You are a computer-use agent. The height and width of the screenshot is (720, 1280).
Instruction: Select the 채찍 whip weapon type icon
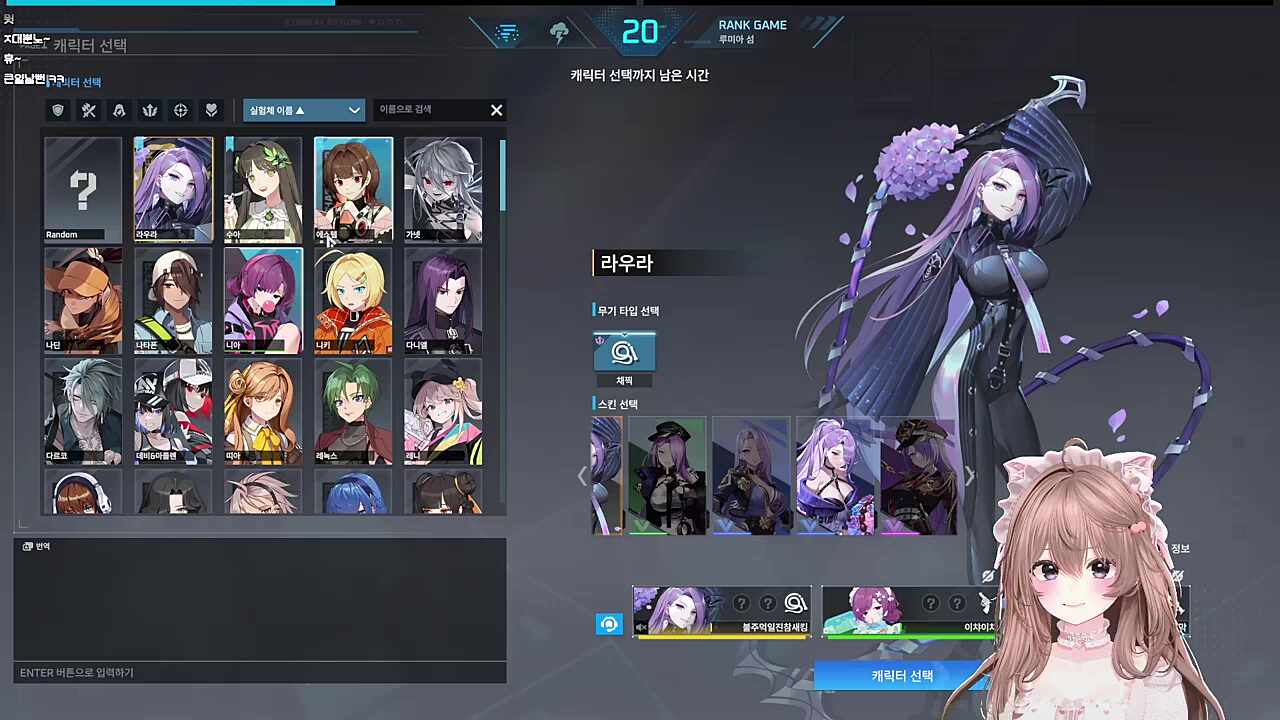tap(624, 352)
